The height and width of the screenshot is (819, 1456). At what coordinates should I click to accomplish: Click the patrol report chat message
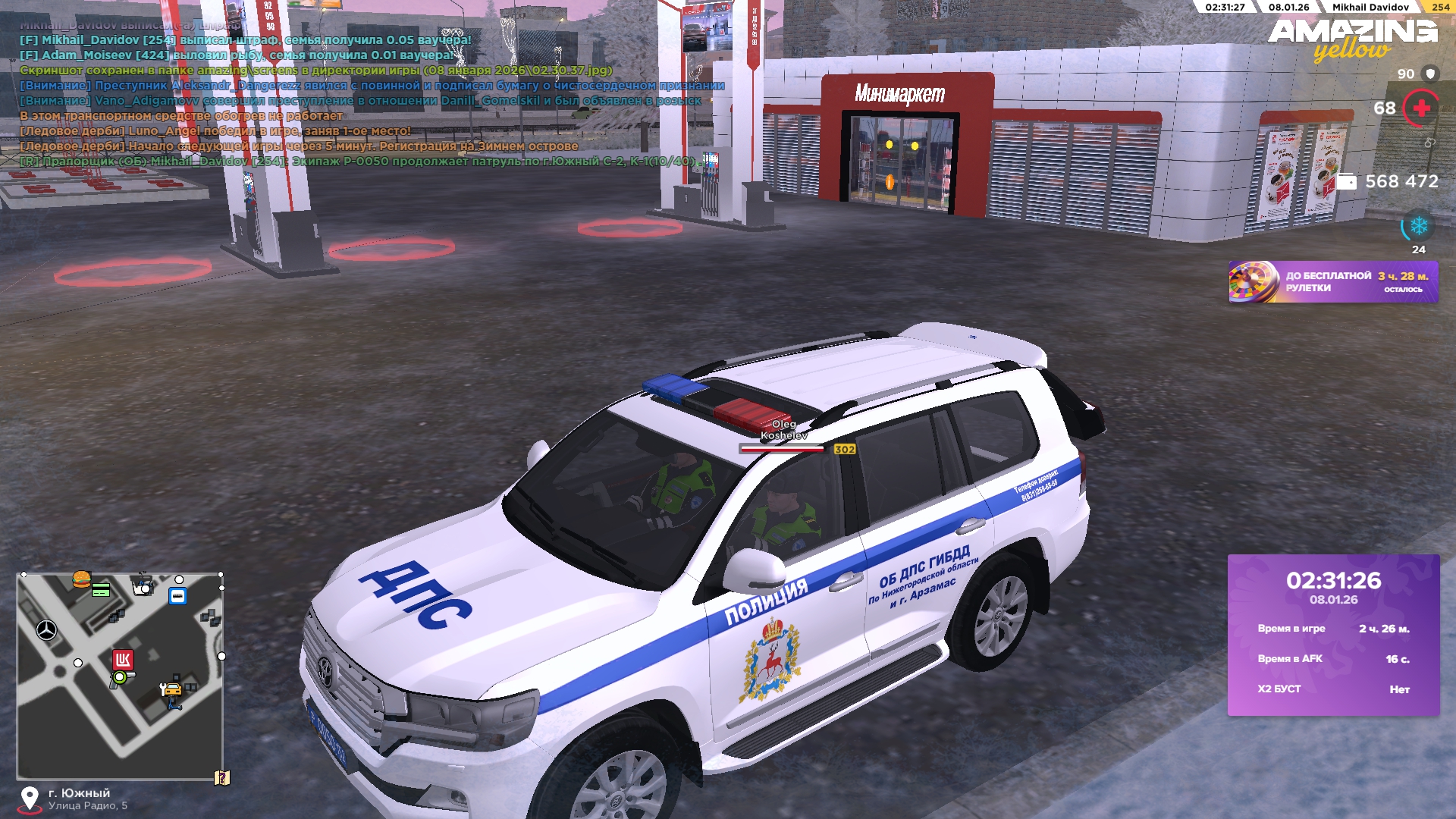356,162
